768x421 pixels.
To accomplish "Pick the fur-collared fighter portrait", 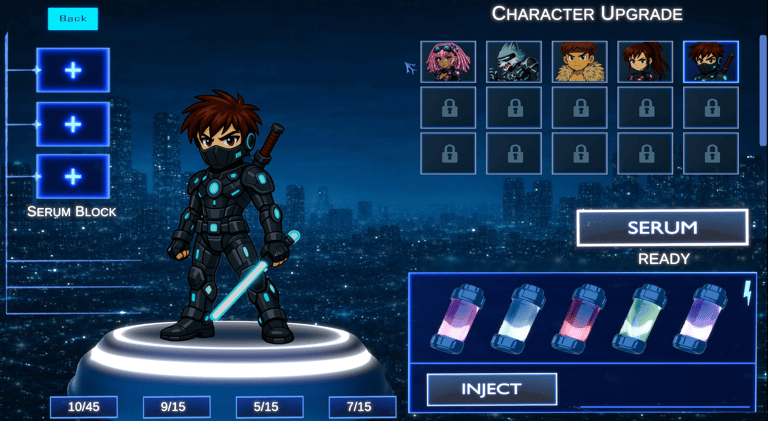I will coord(580,62).
